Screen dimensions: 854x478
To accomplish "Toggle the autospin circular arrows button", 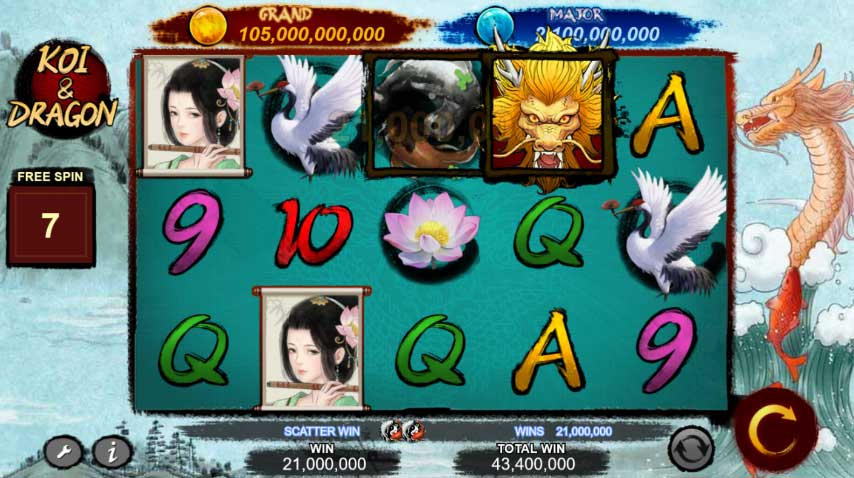I will [x=691, y=448].
